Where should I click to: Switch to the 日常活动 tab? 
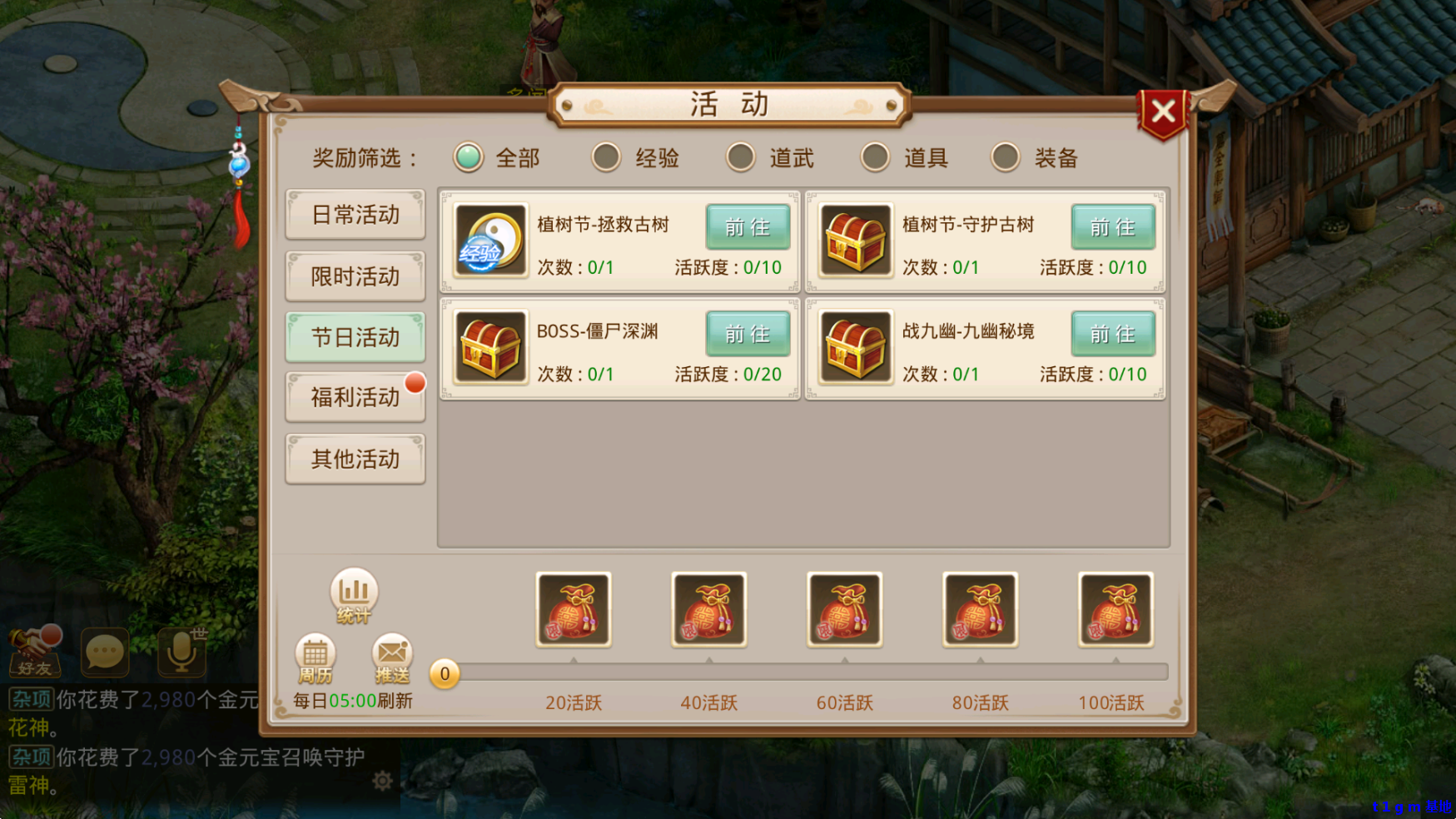[x=355, y=215]
